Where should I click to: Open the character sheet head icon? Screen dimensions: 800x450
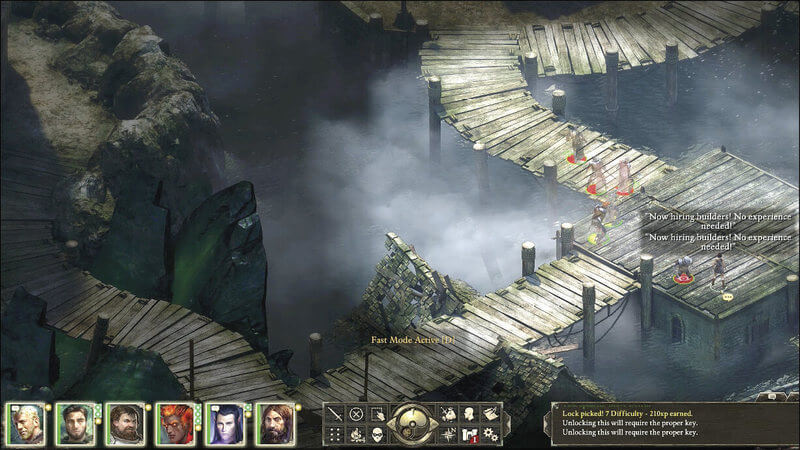[468, 414]
